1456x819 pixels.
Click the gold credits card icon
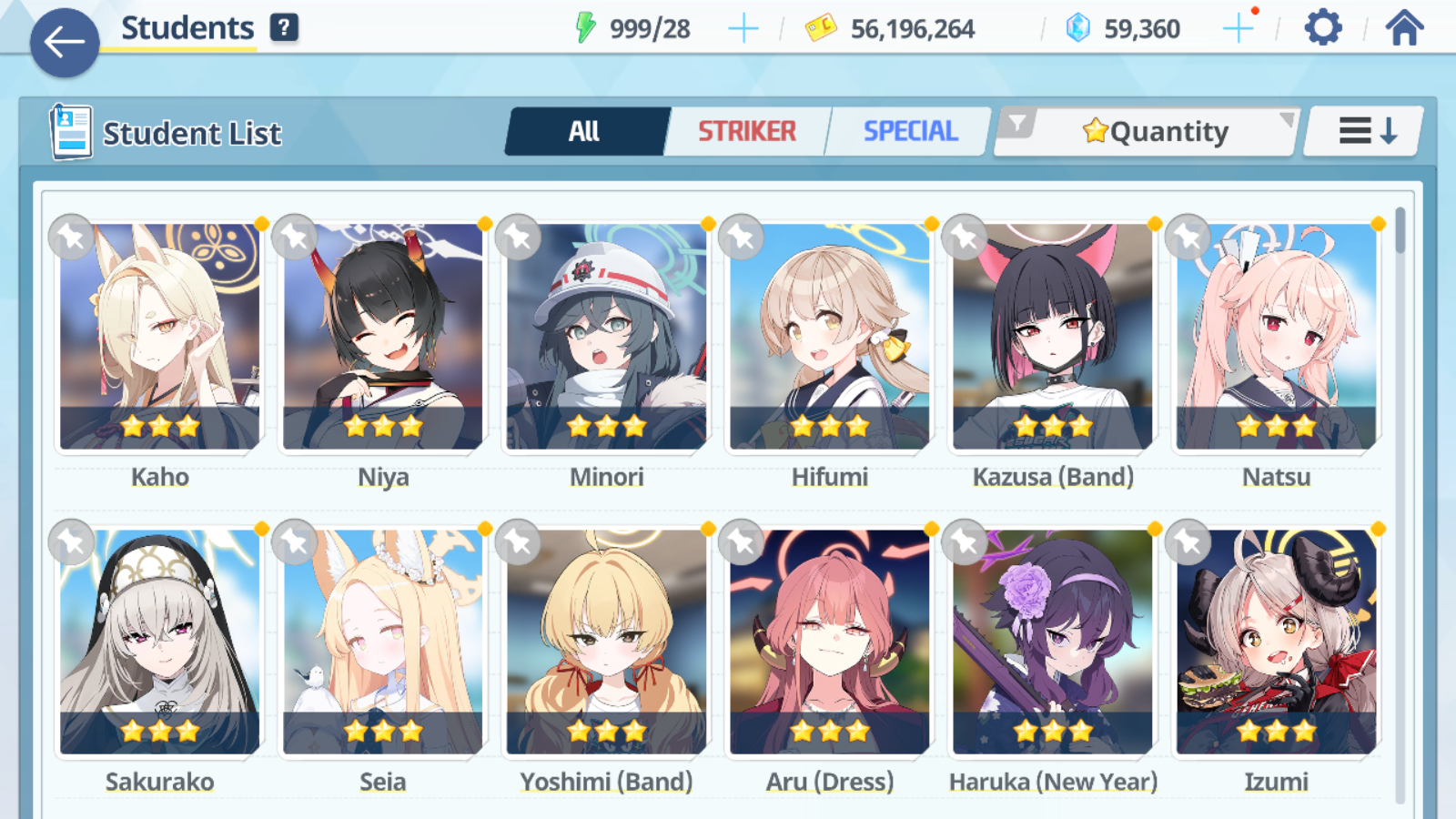[822, 27]
